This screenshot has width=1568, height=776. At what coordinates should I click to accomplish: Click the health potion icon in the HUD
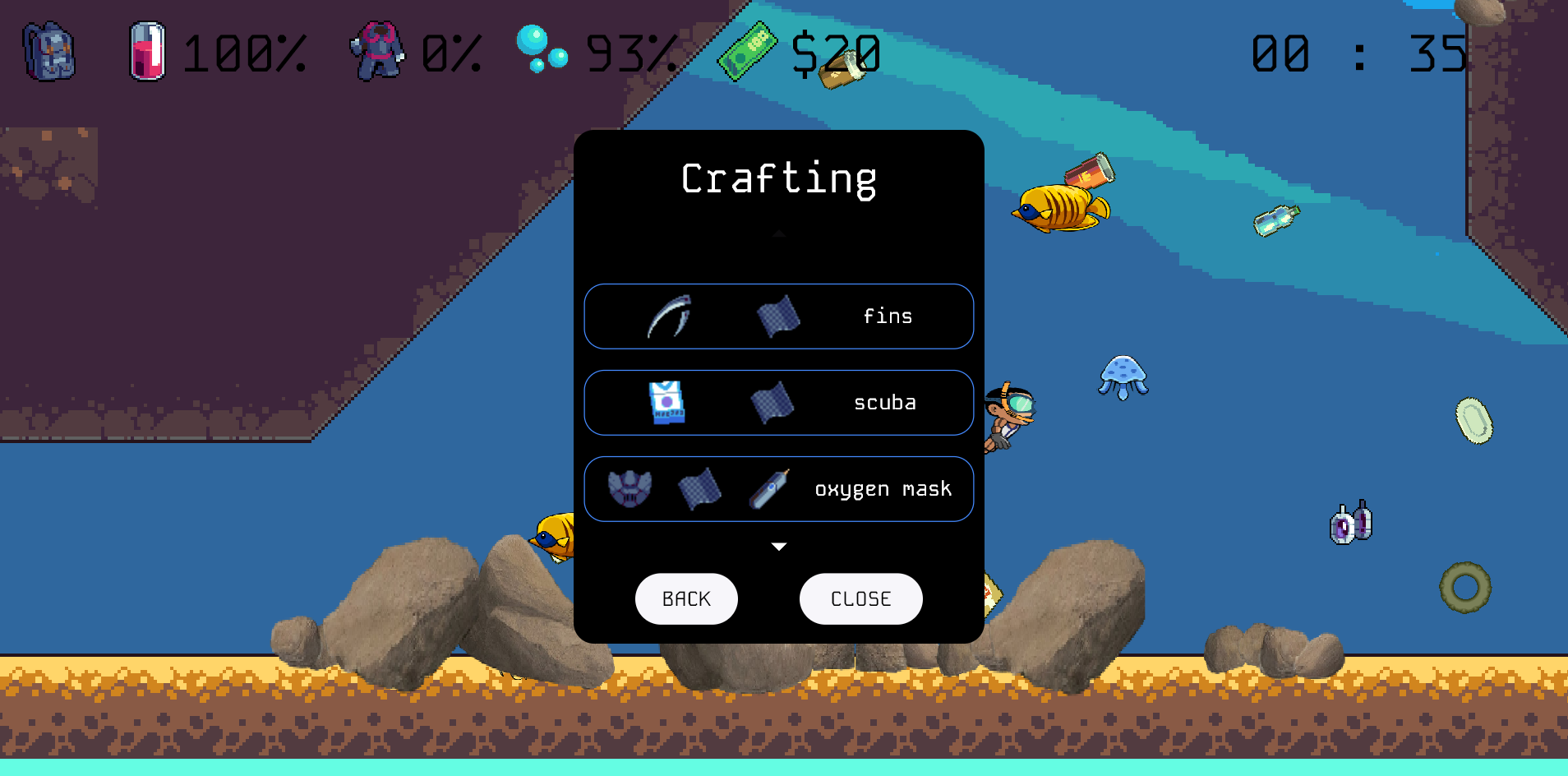tap(146, 52)
